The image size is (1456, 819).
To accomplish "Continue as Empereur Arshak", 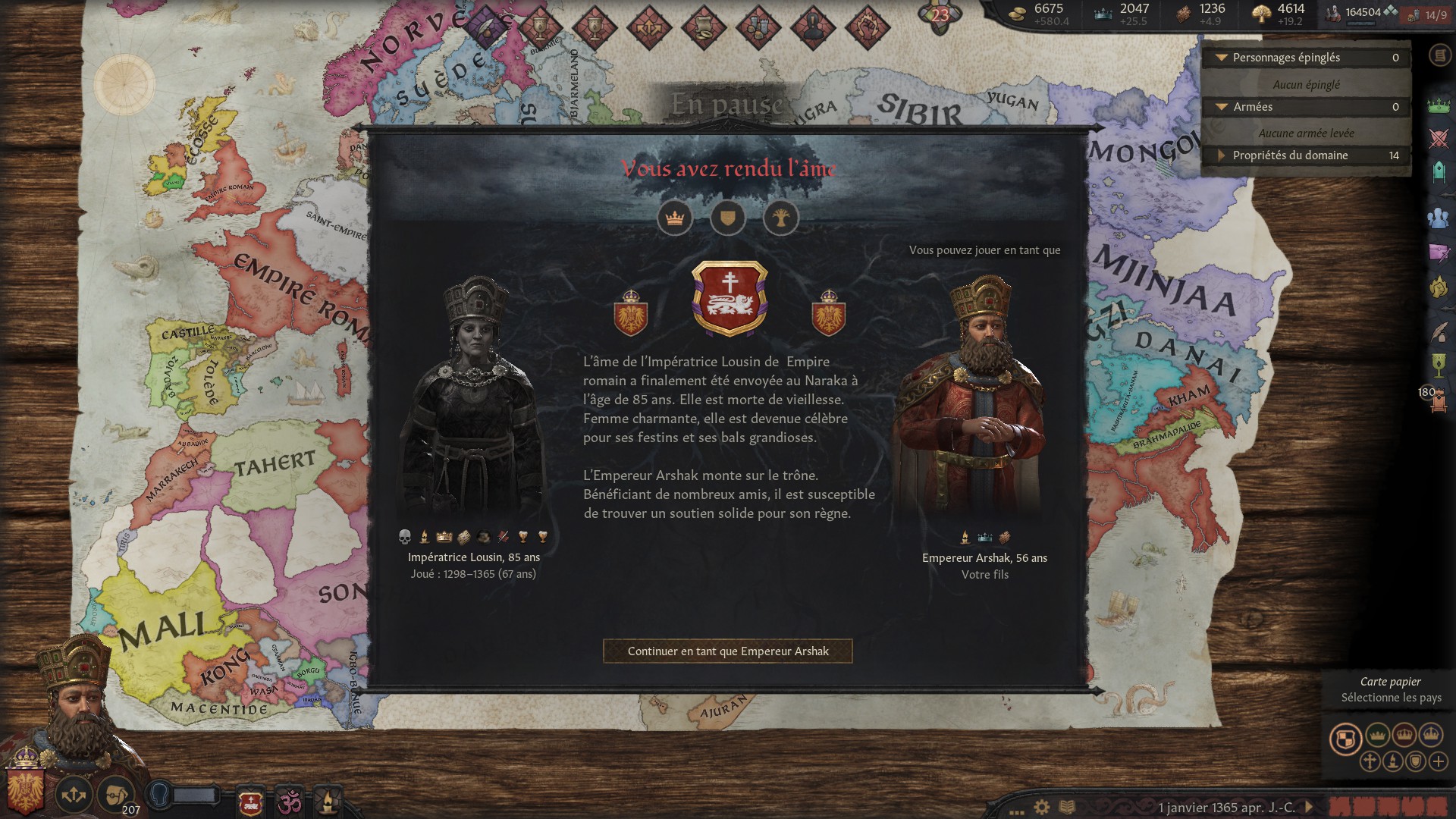I will [x=728, y=651].
